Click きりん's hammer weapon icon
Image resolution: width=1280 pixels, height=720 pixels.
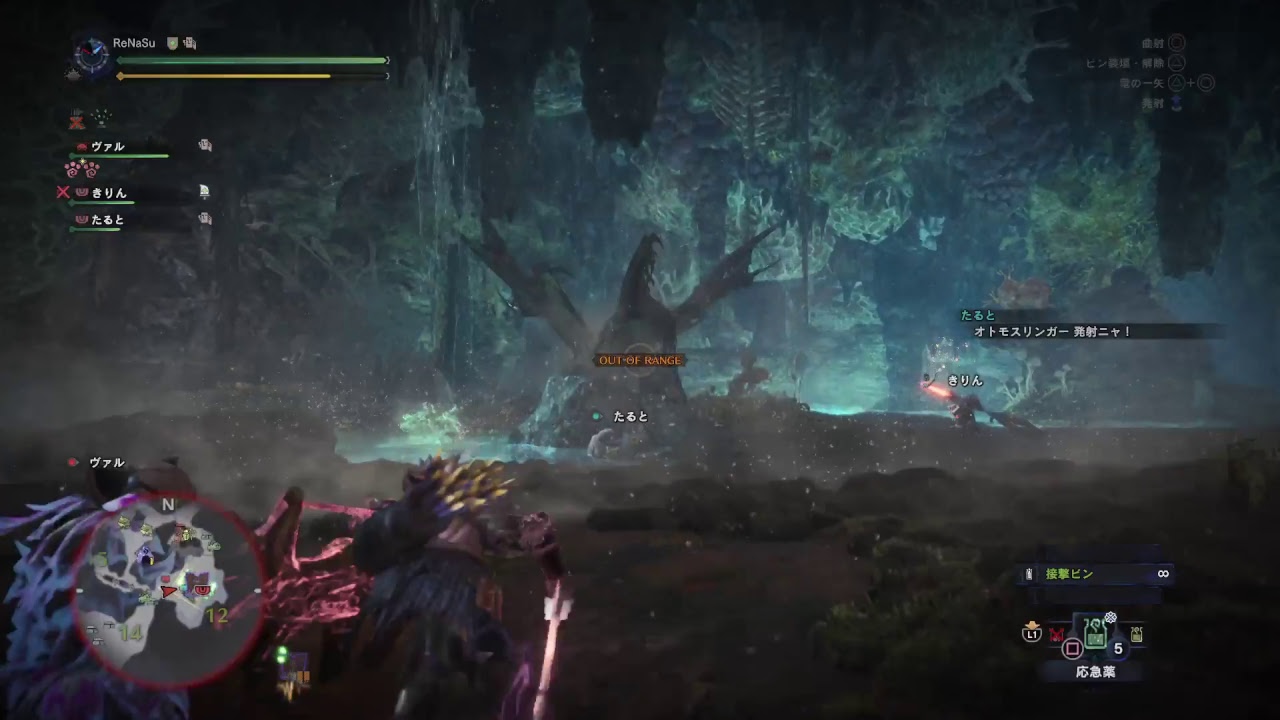pyautogui.click(x=204, y=192)
